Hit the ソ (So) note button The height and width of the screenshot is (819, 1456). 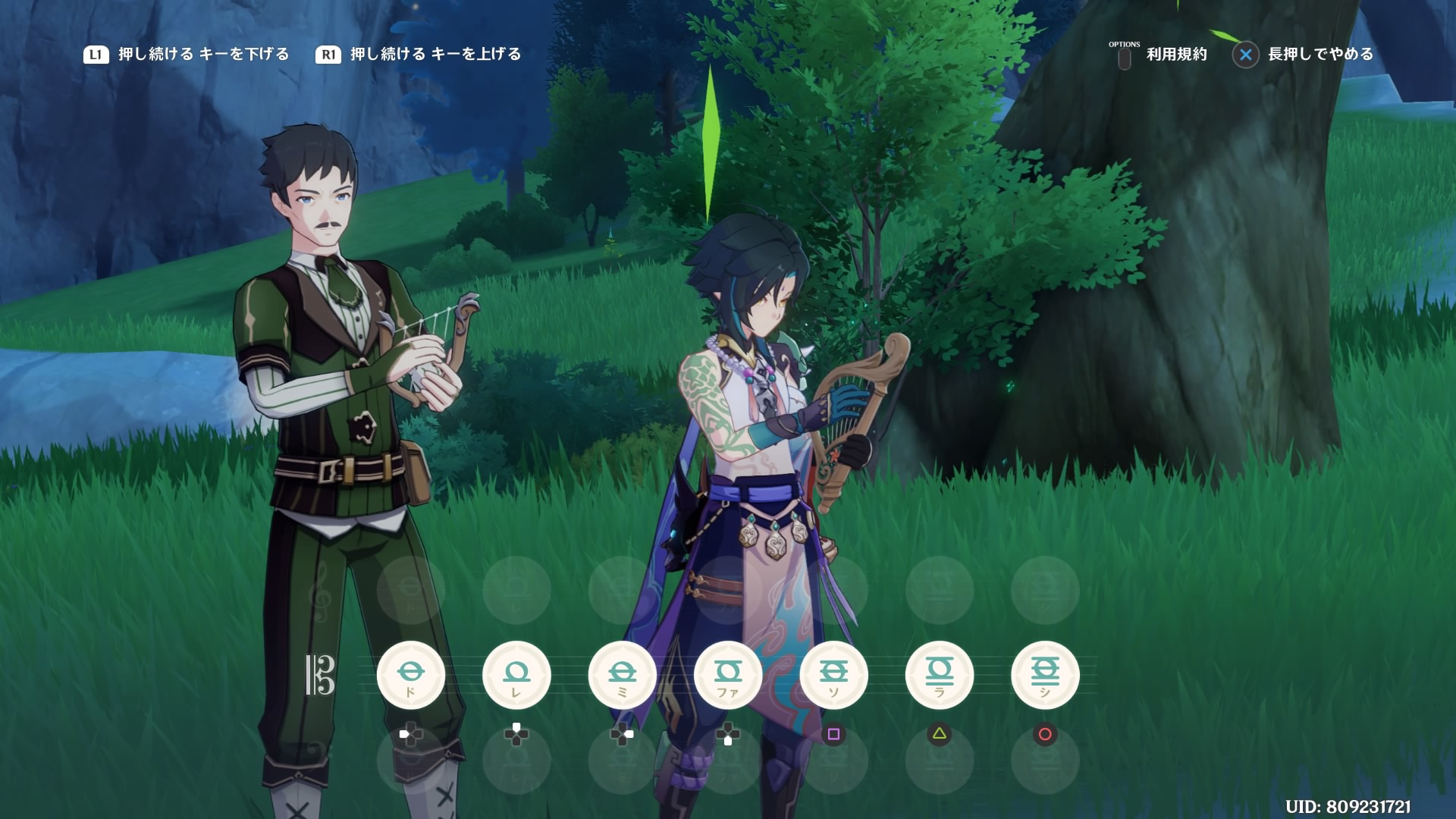pyautogui.click(x=833, y=675)
